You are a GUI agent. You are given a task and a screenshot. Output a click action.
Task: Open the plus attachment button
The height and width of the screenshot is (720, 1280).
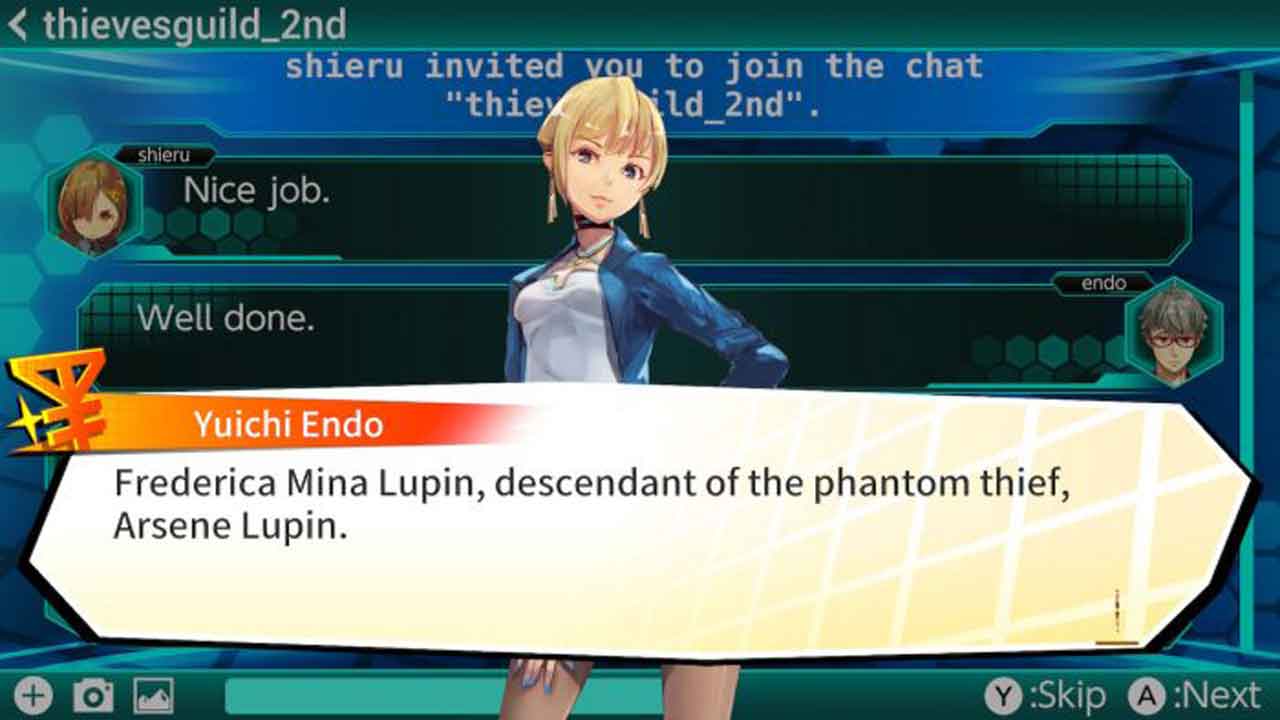click(34, 696)
